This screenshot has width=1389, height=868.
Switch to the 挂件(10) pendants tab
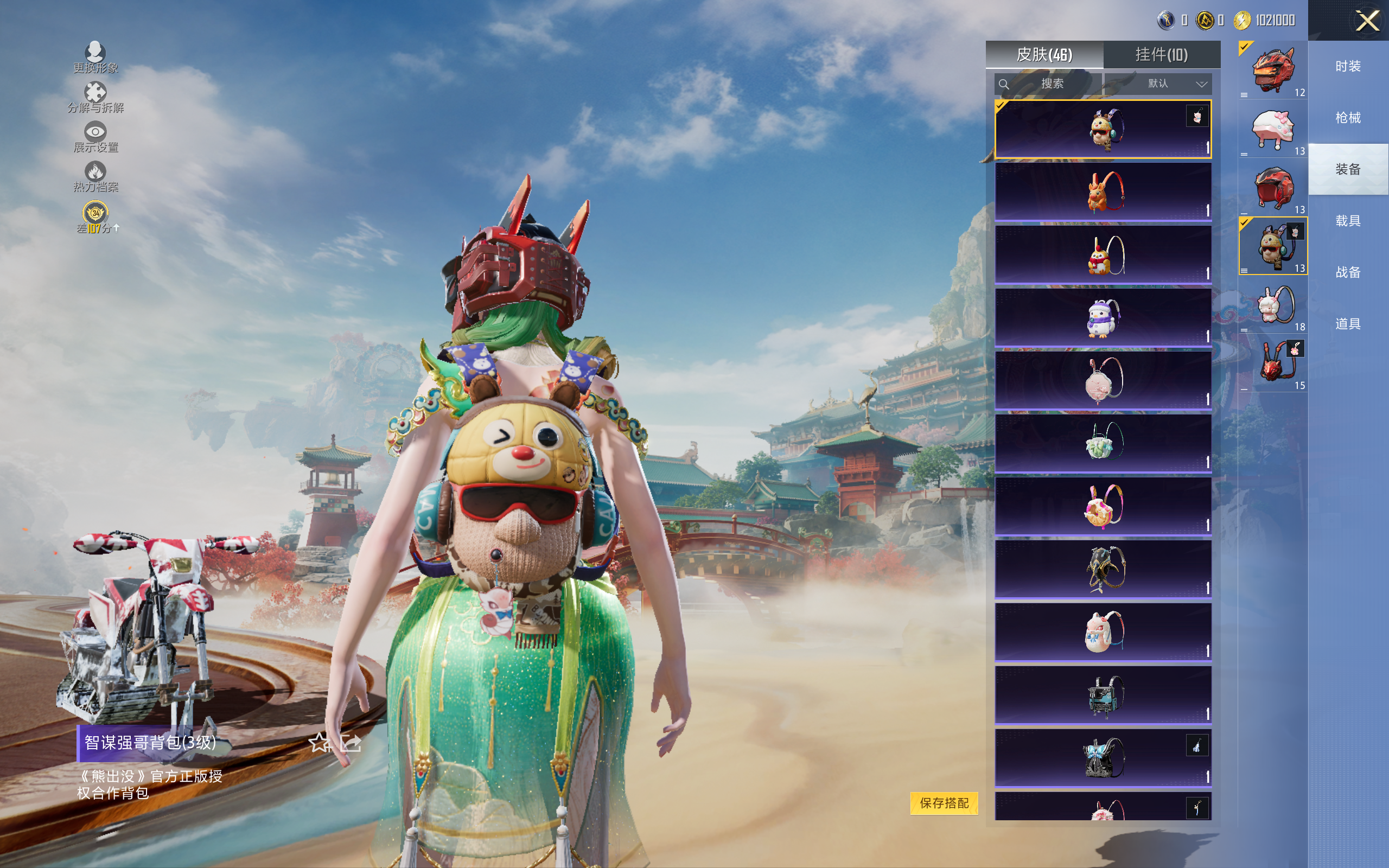pyautogui.click(x=1161, y=55)
